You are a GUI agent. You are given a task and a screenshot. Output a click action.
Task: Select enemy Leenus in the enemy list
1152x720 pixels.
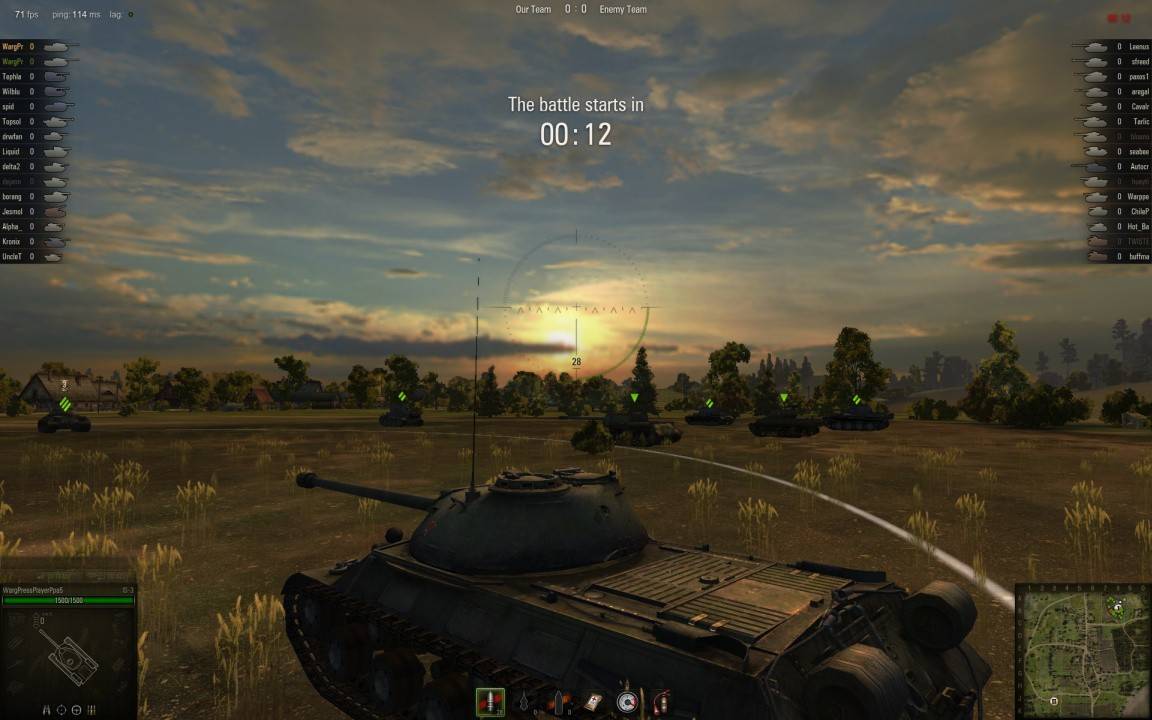pyautogui.click(x=1138, y=46)
